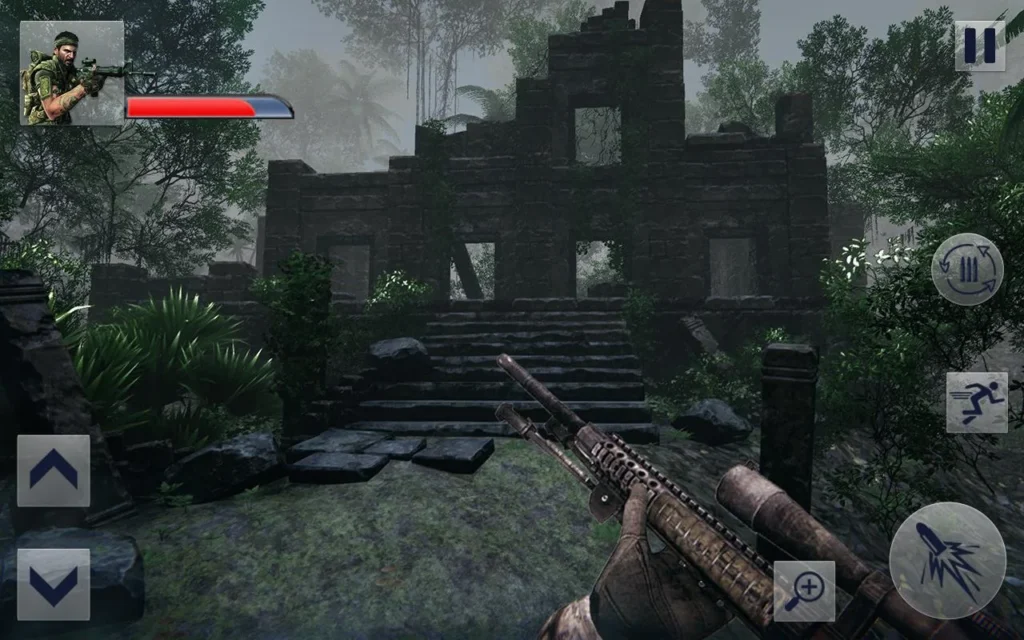Tap the sprint running-man button
The height and width of the screenshot is (640, 1024).
(x=977, y=402)
